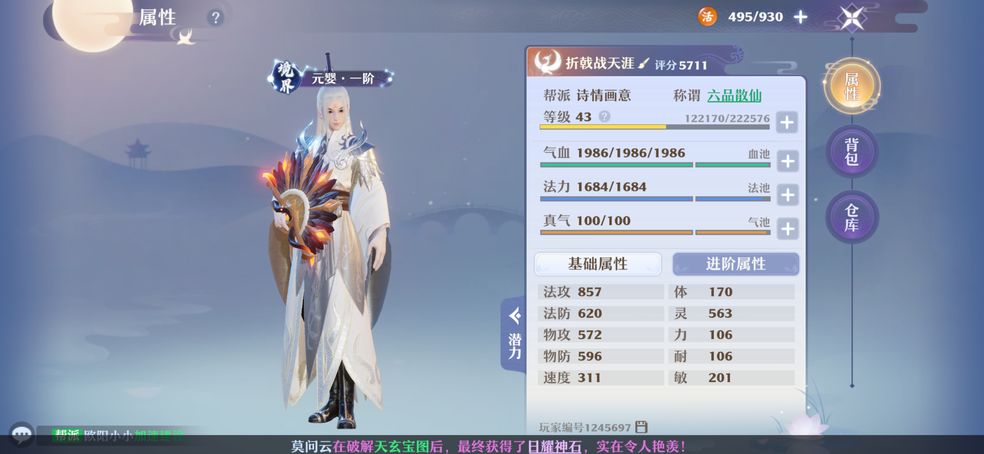Refill the 法池 mana pool
Screen dimensions: 984x454
point(787,194)
